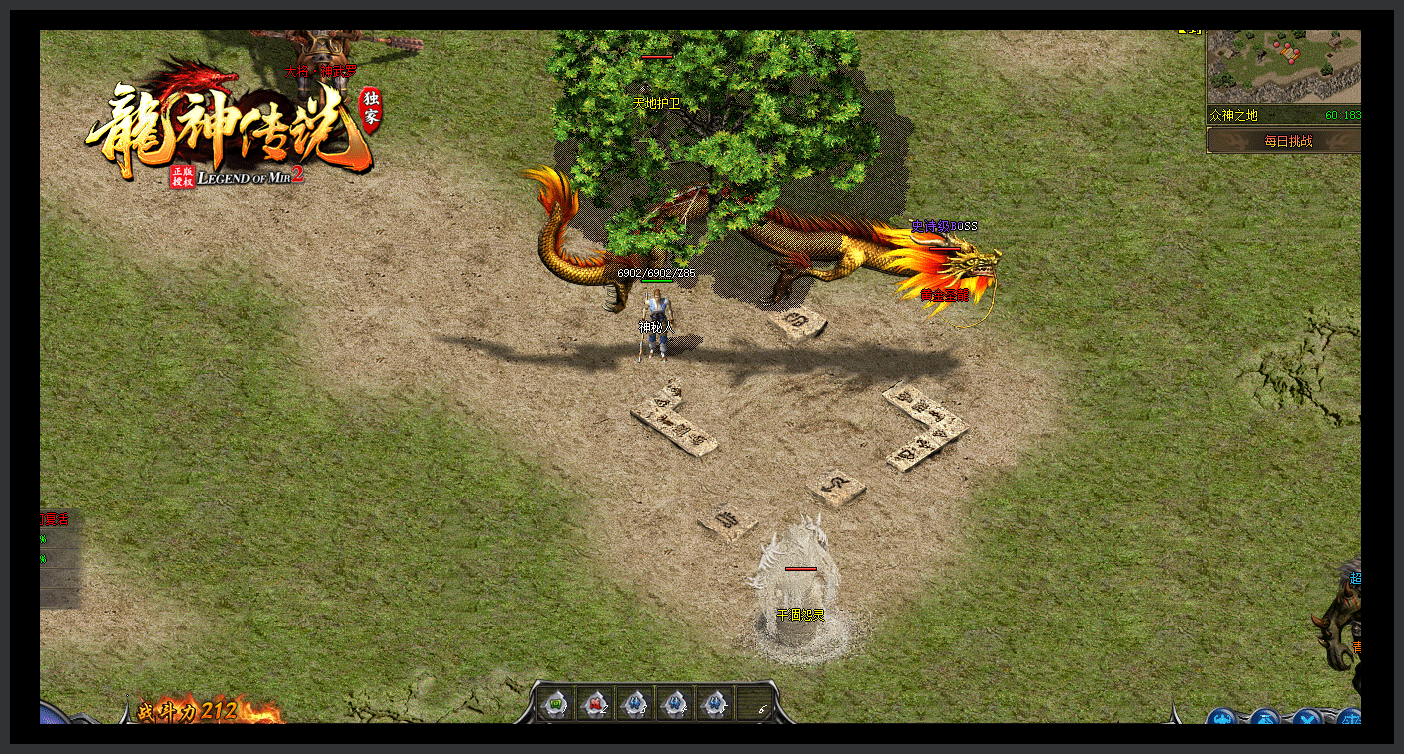Open the 每日挑战 daily challenge button
The width and height of the screenshot is (1404, 754).
coord(1284,141)
